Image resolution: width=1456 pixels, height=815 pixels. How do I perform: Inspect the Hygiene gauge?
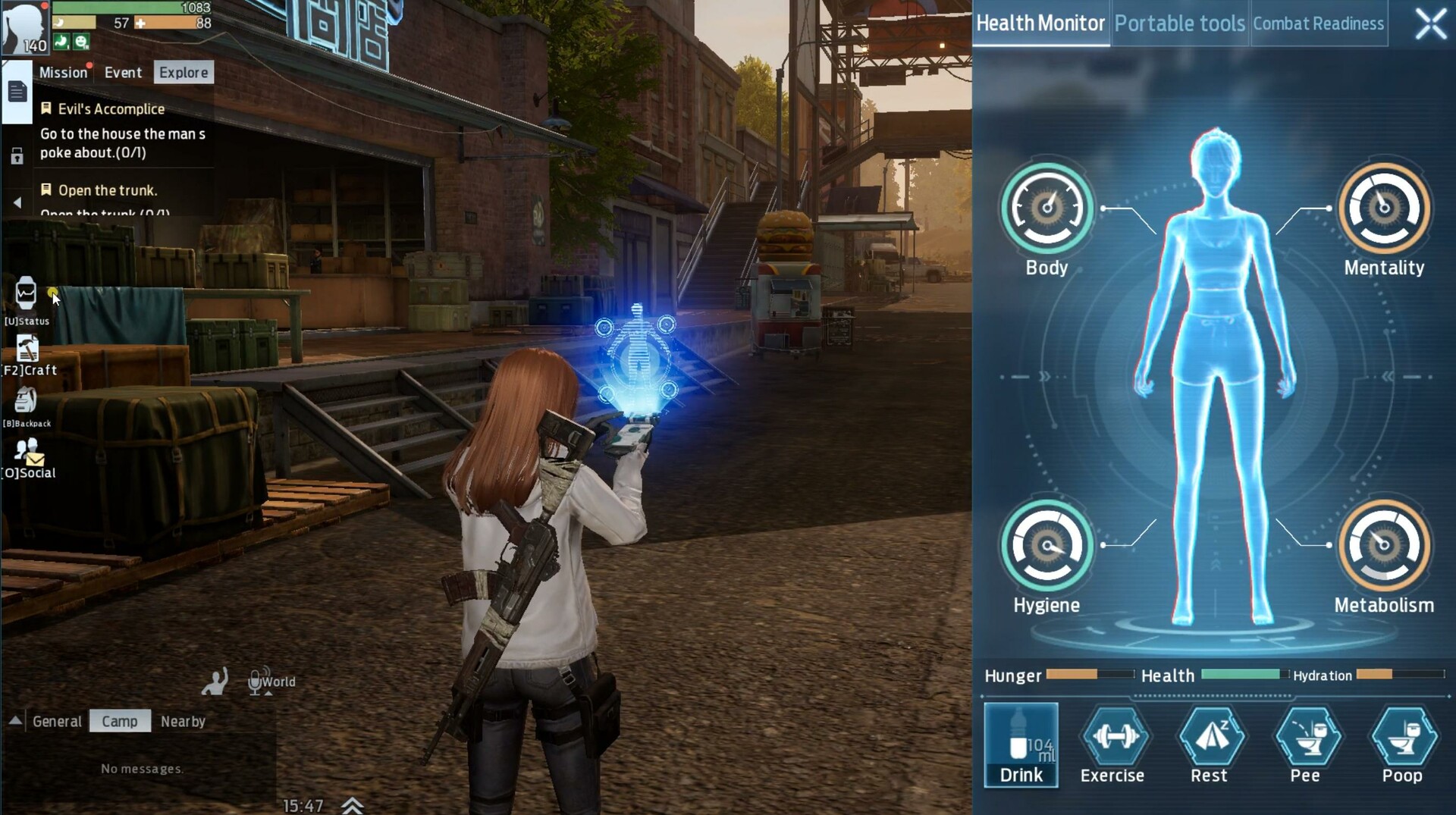click(x=1046, y=546)
